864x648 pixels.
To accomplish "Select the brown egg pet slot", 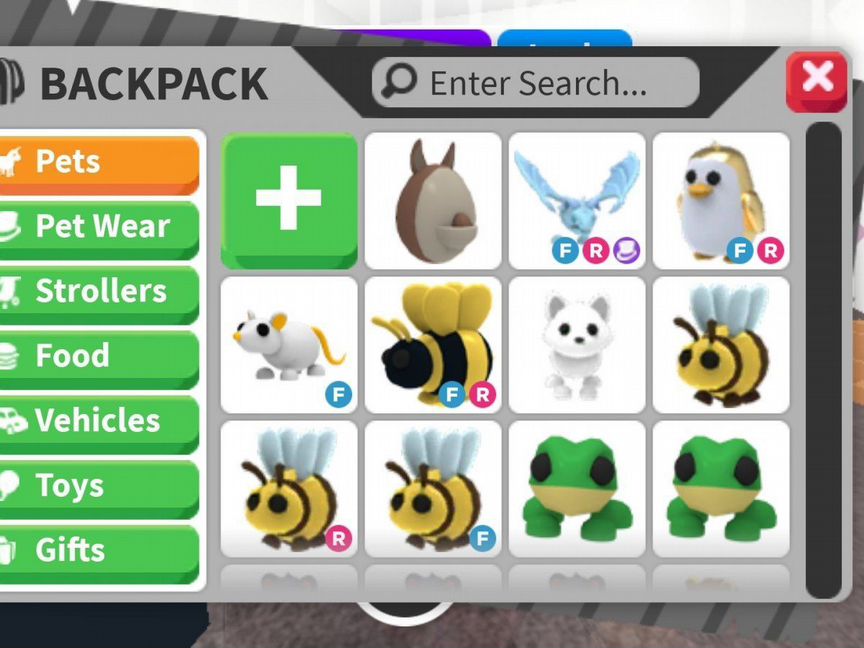I will (x=432, y=200).
